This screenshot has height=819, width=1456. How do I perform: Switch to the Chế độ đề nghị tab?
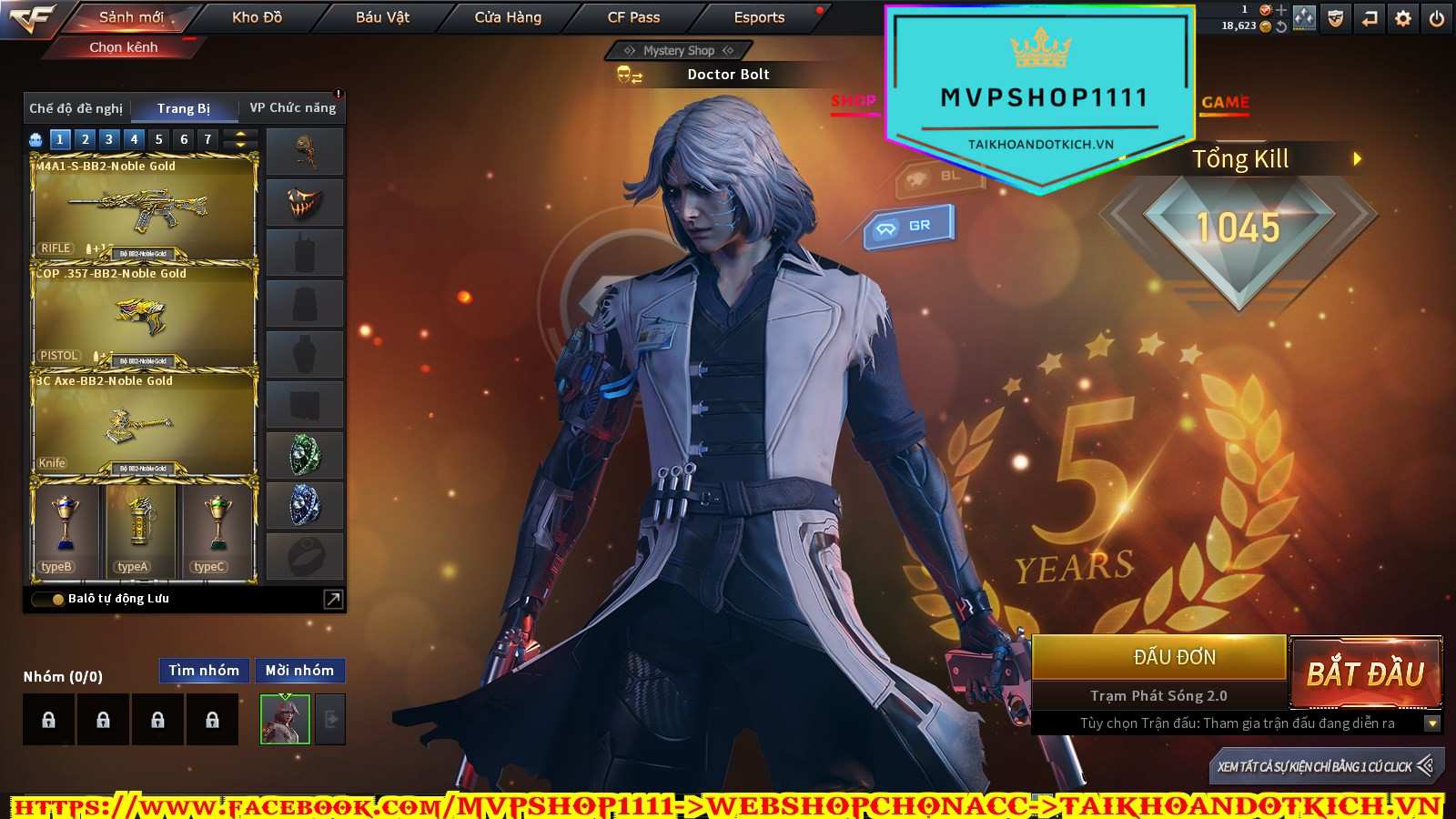(x=76, y=108)
